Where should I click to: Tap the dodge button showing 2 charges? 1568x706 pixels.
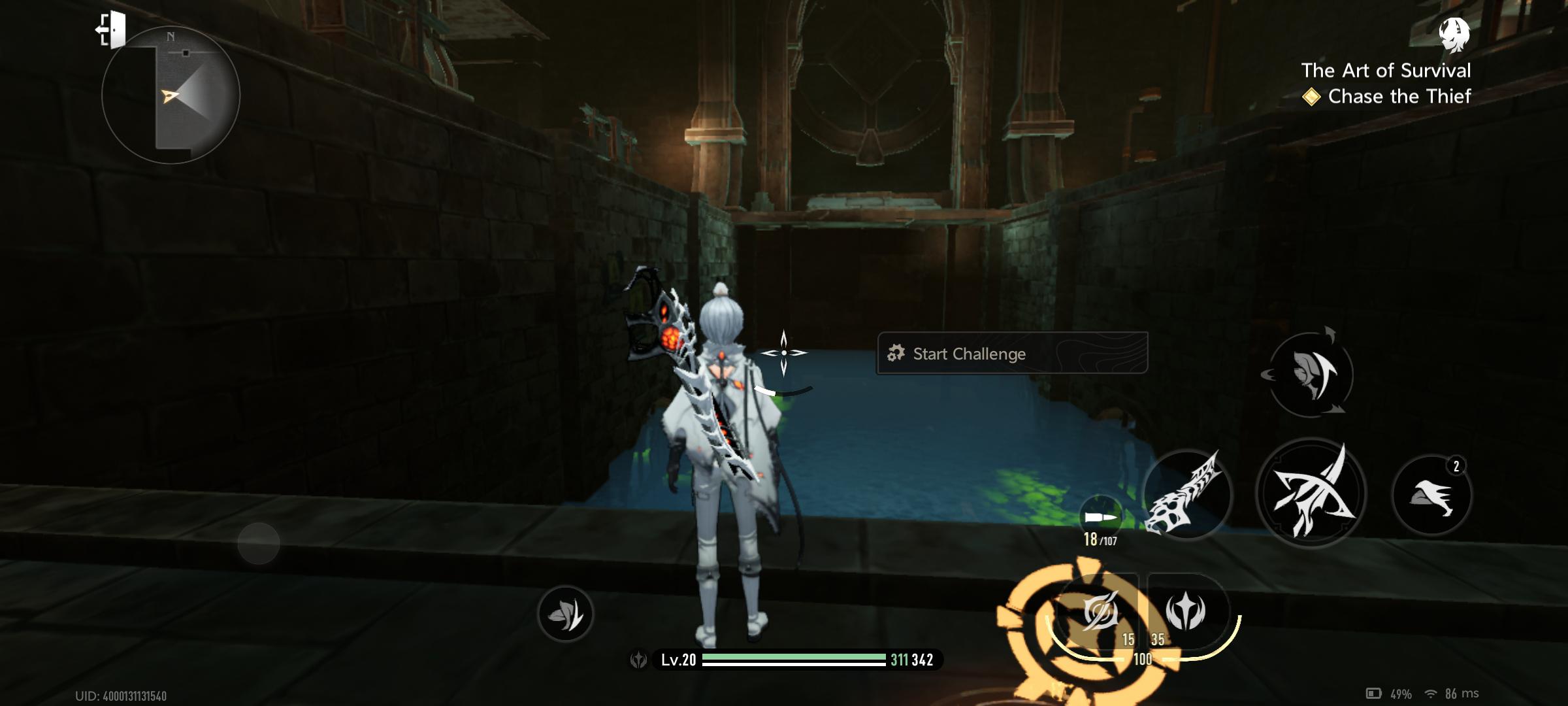1431,496
